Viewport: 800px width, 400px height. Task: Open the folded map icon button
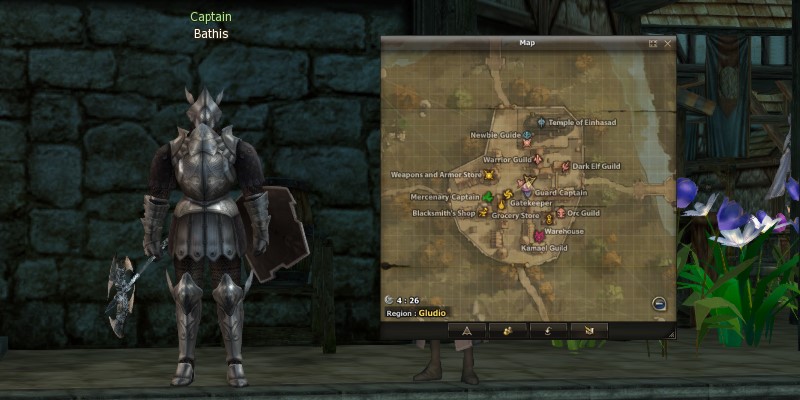pos(589,329)
